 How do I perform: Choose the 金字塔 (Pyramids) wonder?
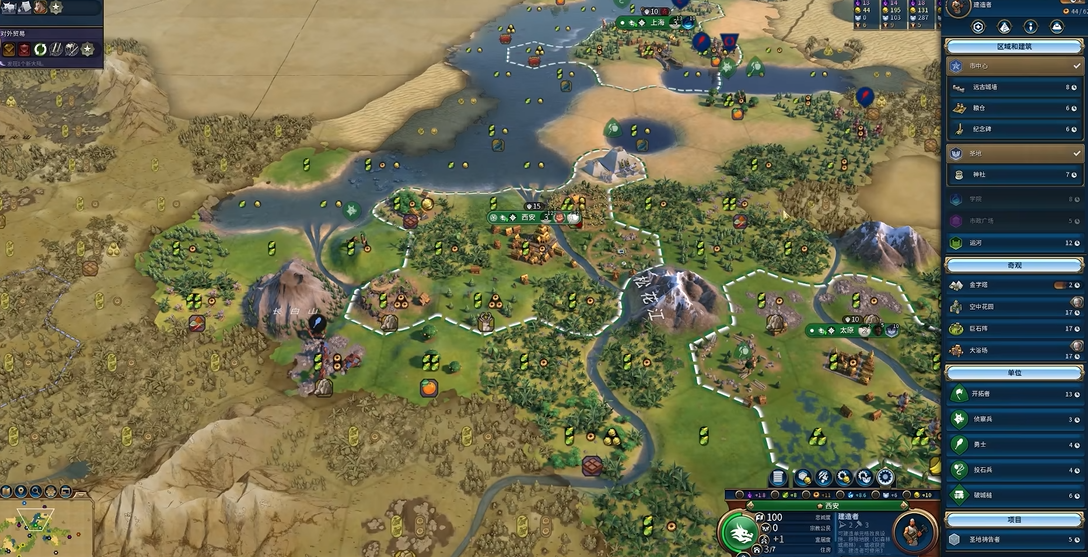[x=1010, y=285]
